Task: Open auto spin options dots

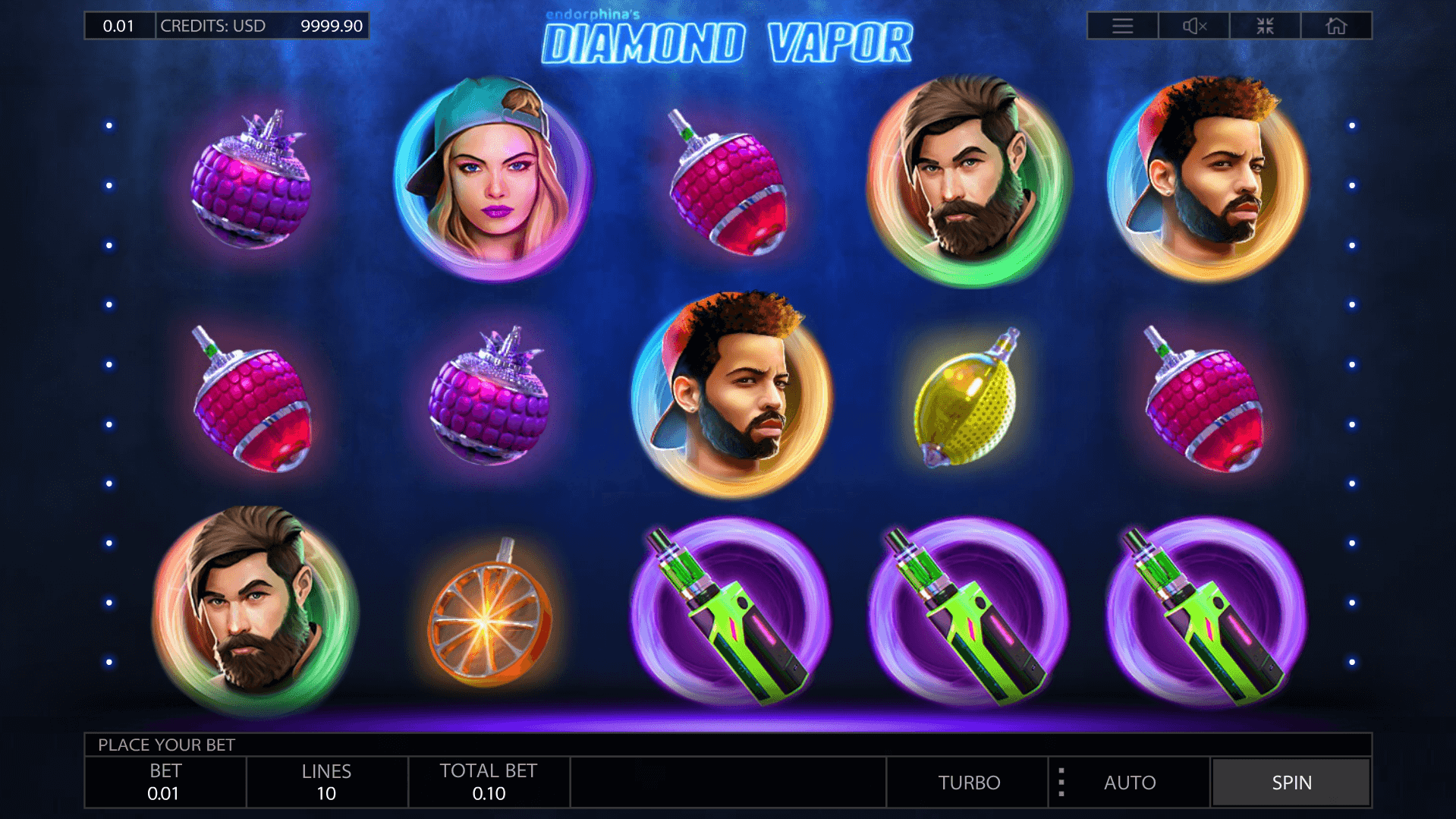Action: (x=1061, y=782)
